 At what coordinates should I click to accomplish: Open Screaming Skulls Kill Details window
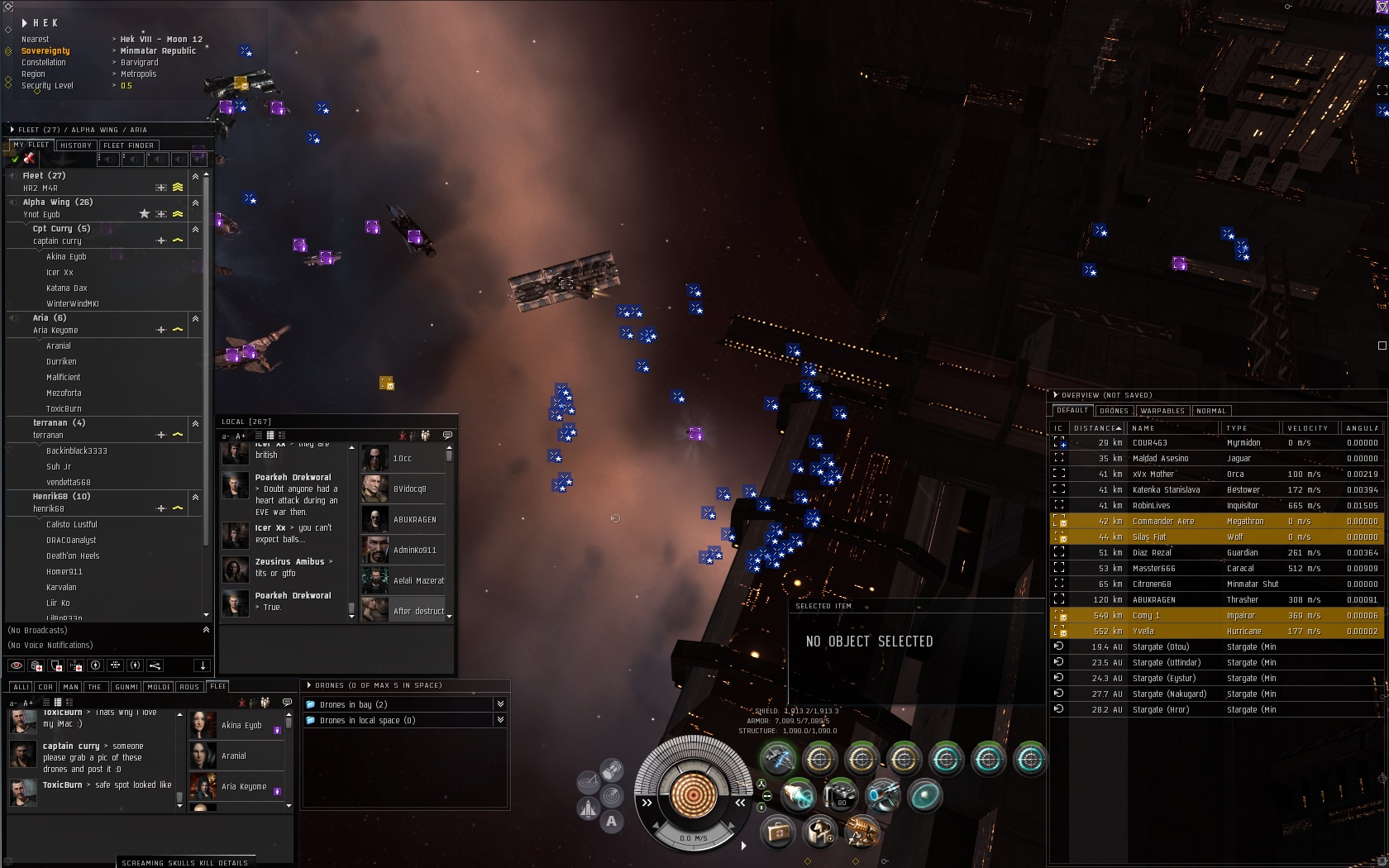[x=184, y=862]
